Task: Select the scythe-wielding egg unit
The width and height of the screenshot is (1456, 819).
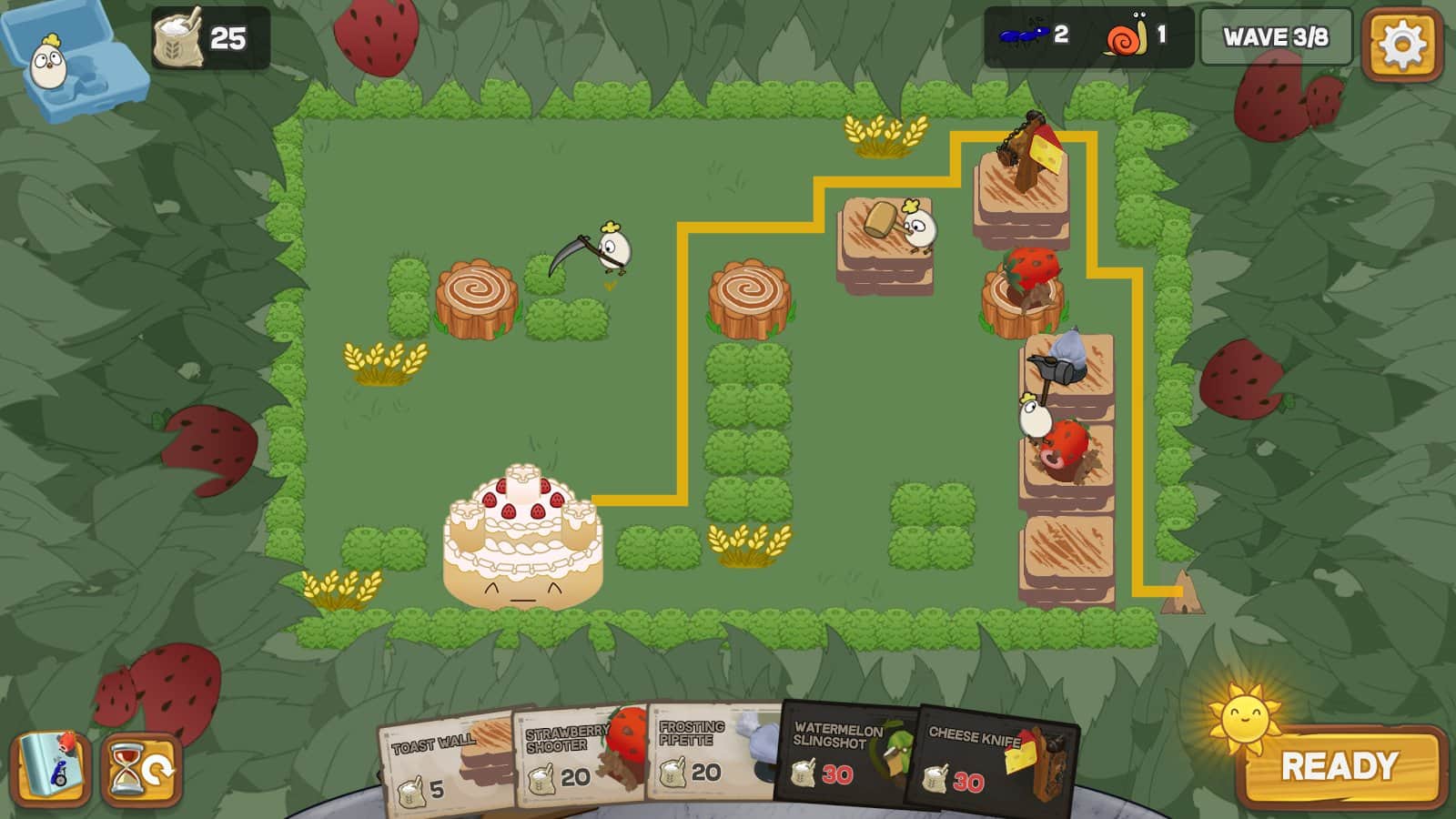Action: click(610, 250)
